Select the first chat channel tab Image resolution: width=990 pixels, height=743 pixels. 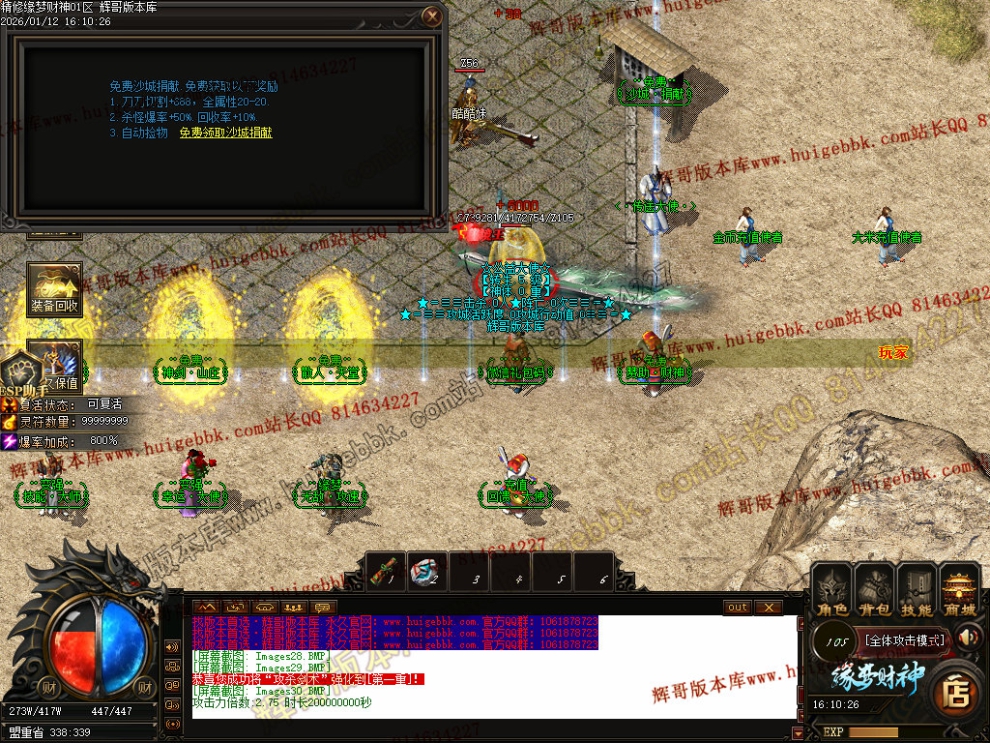[x=205, y=607]
